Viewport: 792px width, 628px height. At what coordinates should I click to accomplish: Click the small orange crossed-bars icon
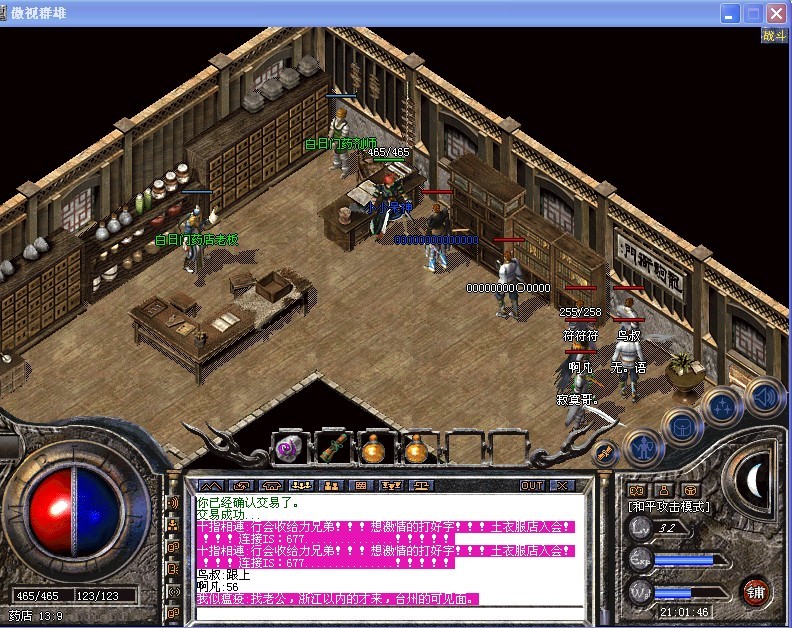(x=604, y=455)
